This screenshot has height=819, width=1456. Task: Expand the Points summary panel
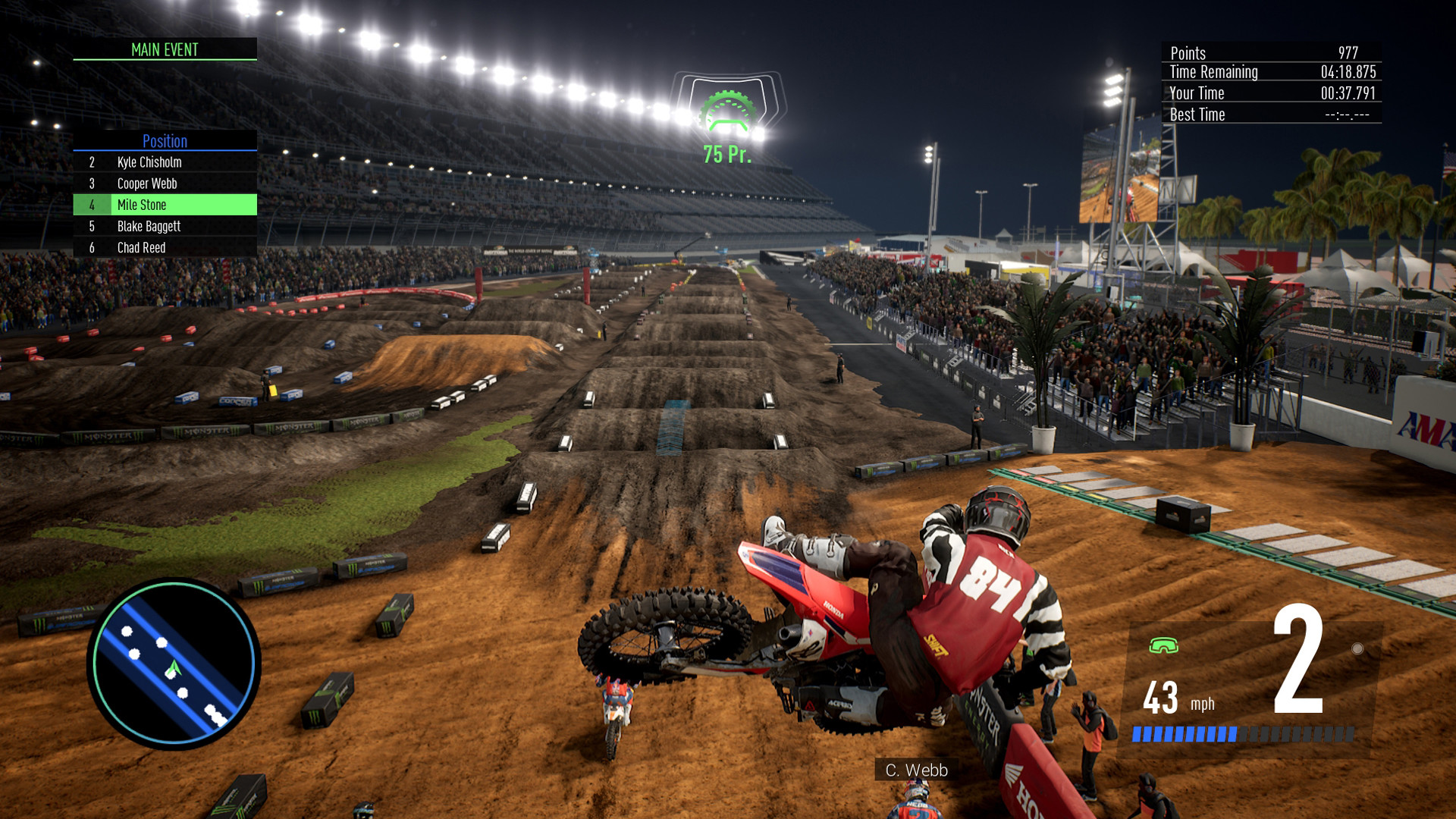(1271, 53)
